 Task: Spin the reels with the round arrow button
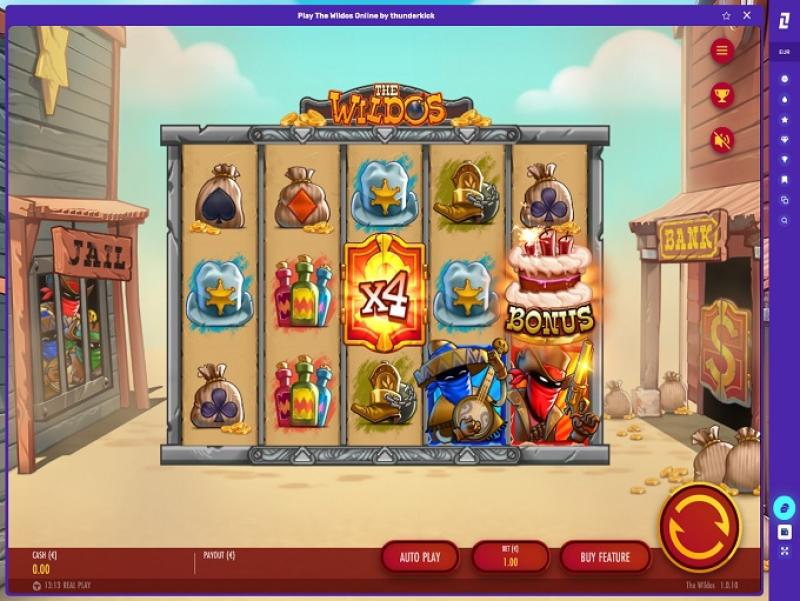point(699,527)
